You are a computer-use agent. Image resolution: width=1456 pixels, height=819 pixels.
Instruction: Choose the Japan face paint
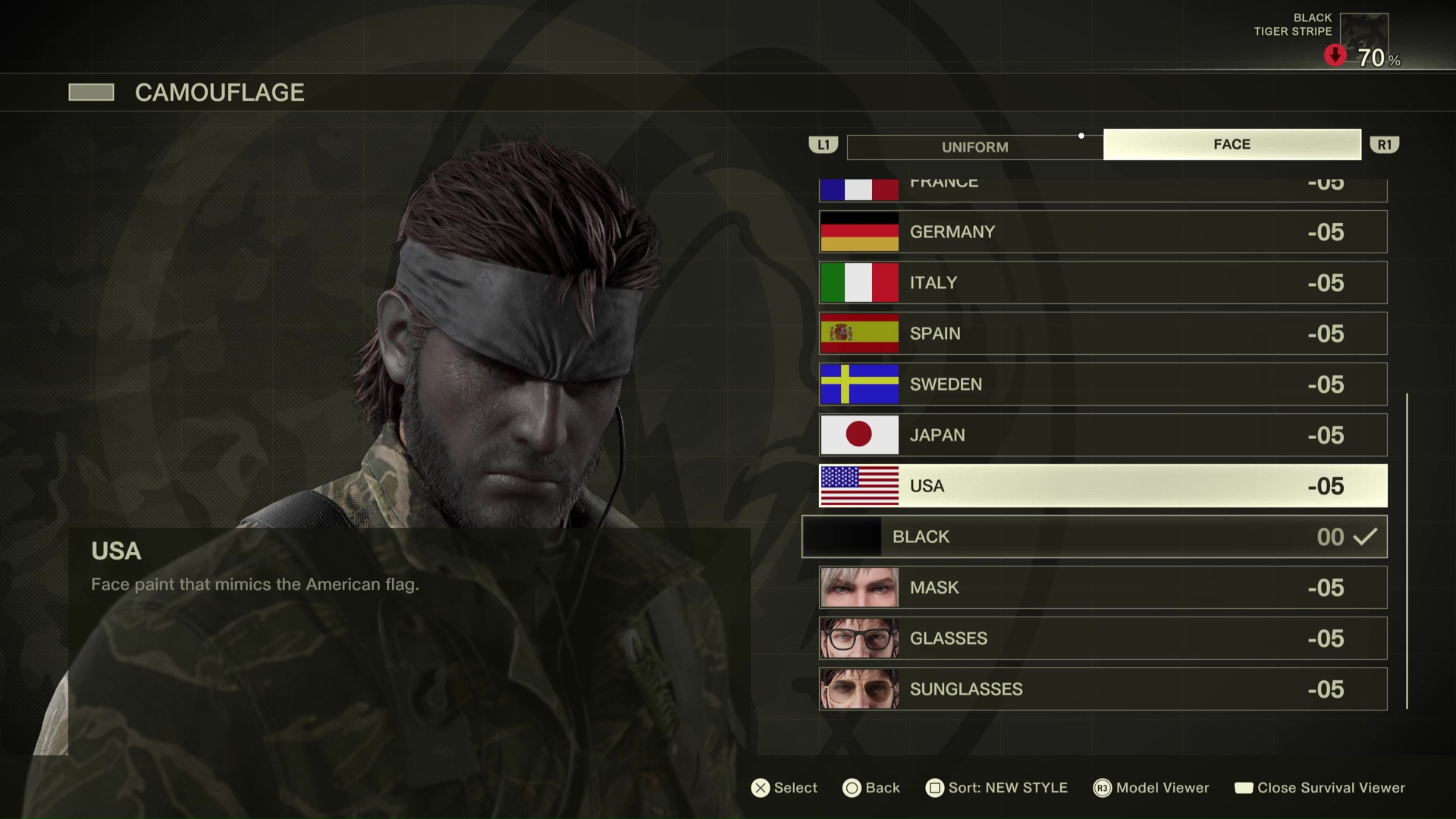click(x=1103, y=435)
